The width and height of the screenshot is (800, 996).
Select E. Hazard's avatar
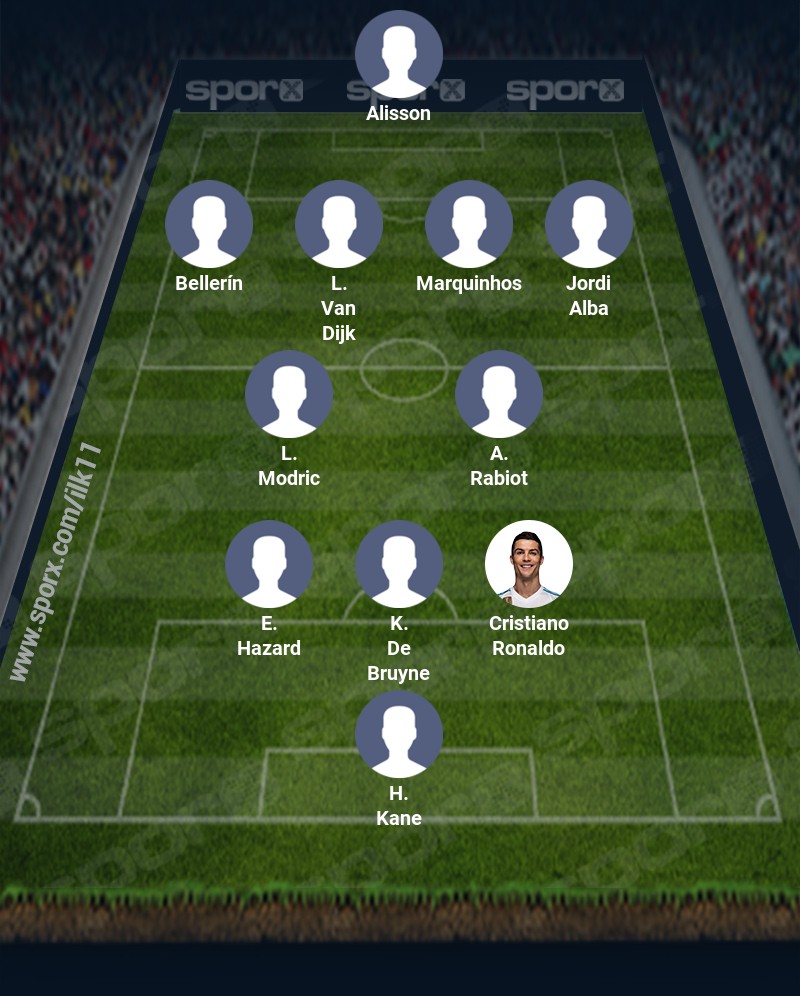pos(269,564)
